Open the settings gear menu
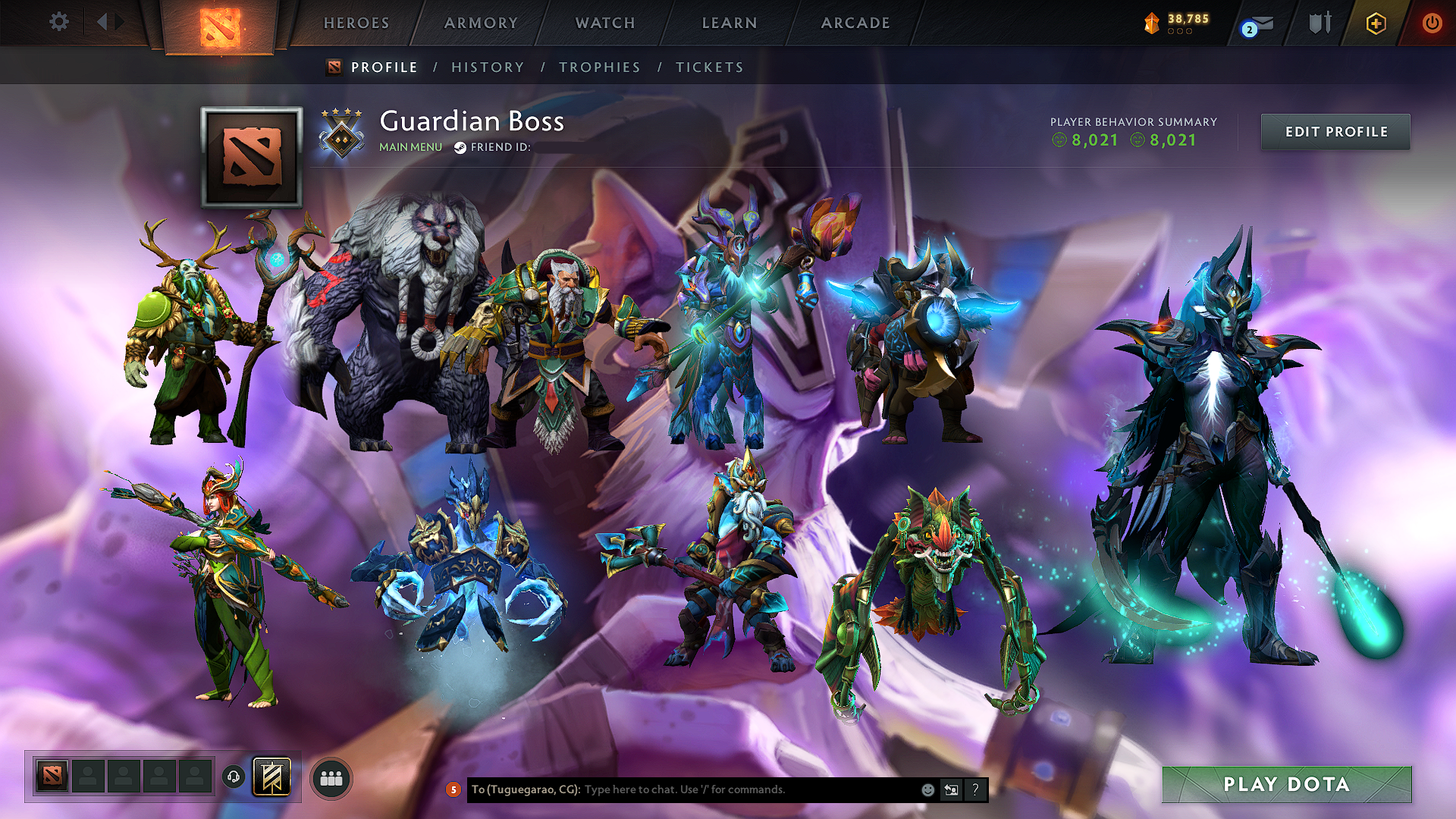The height and width of the screenshot is (819, 1456). 58,22
